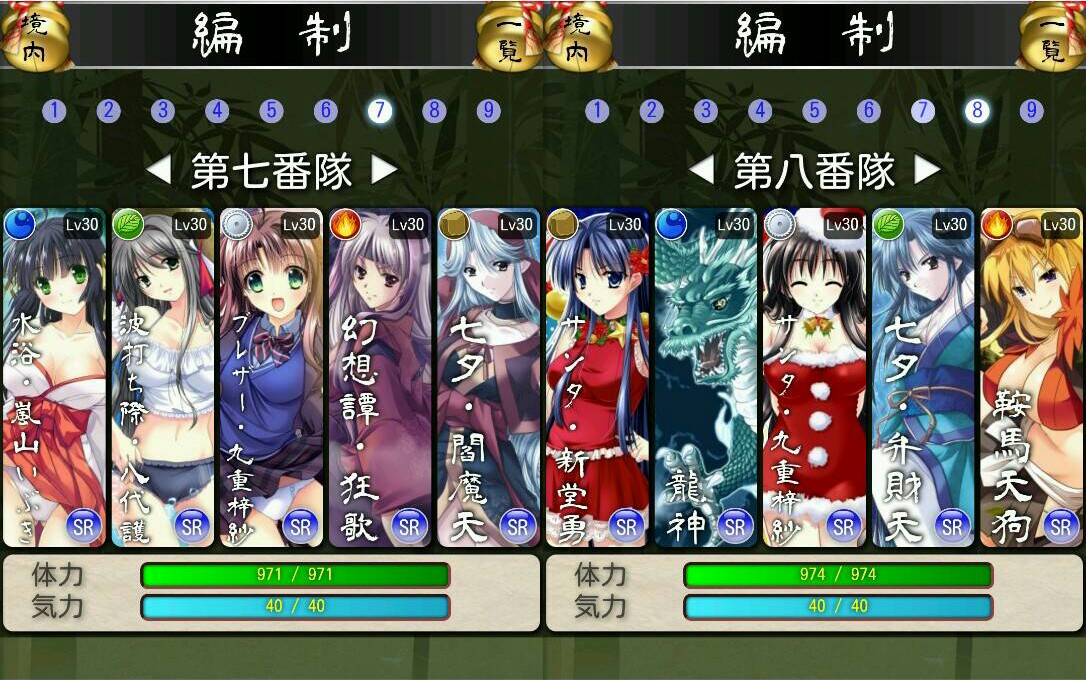Screen dimensions: 1086x680
Task: Select the 幻想譚・狂歌 card
Action: tap(379, 378)
